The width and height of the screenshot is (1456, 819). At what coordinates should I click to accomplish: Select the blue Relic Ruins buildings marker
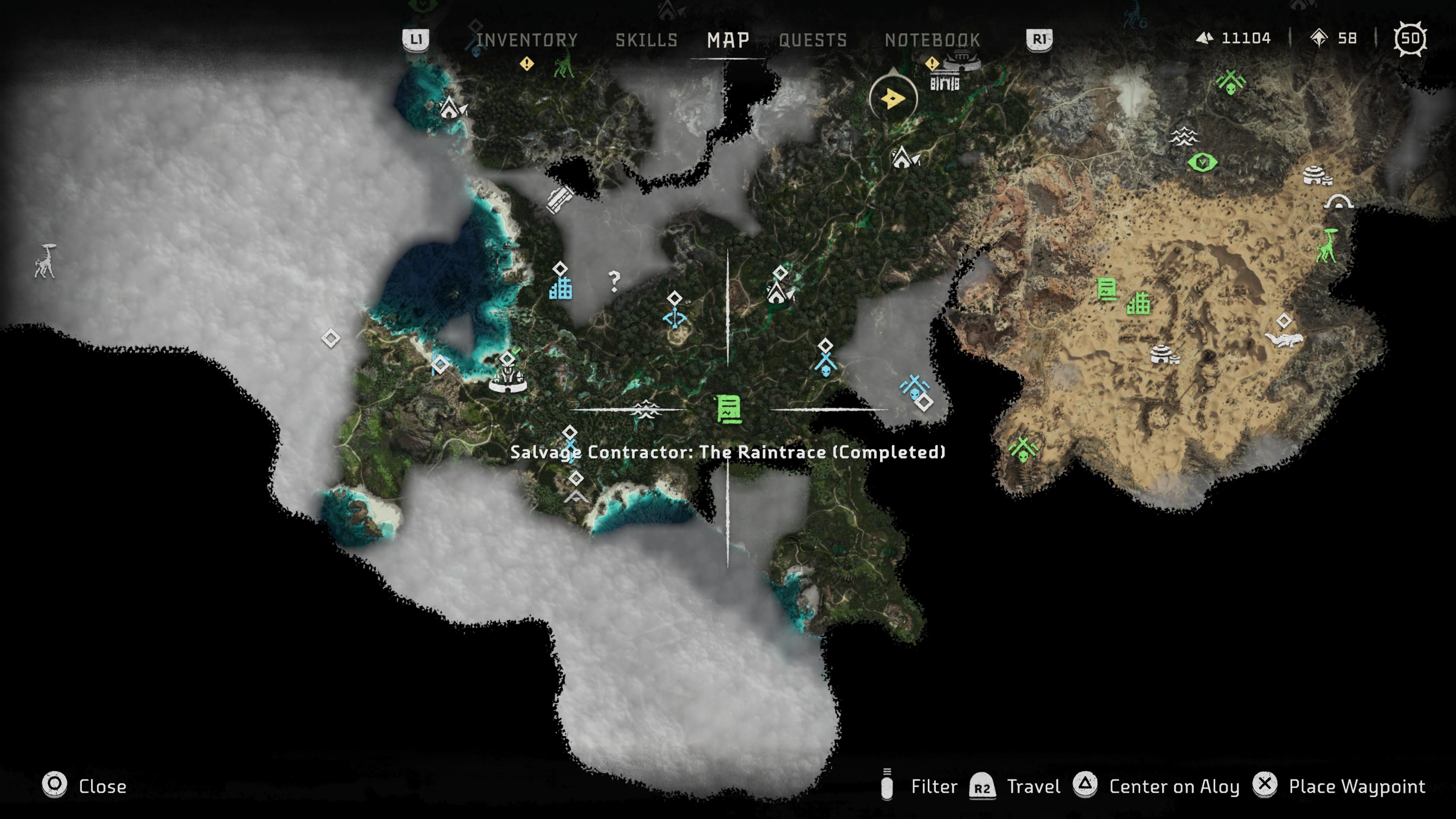561,288
